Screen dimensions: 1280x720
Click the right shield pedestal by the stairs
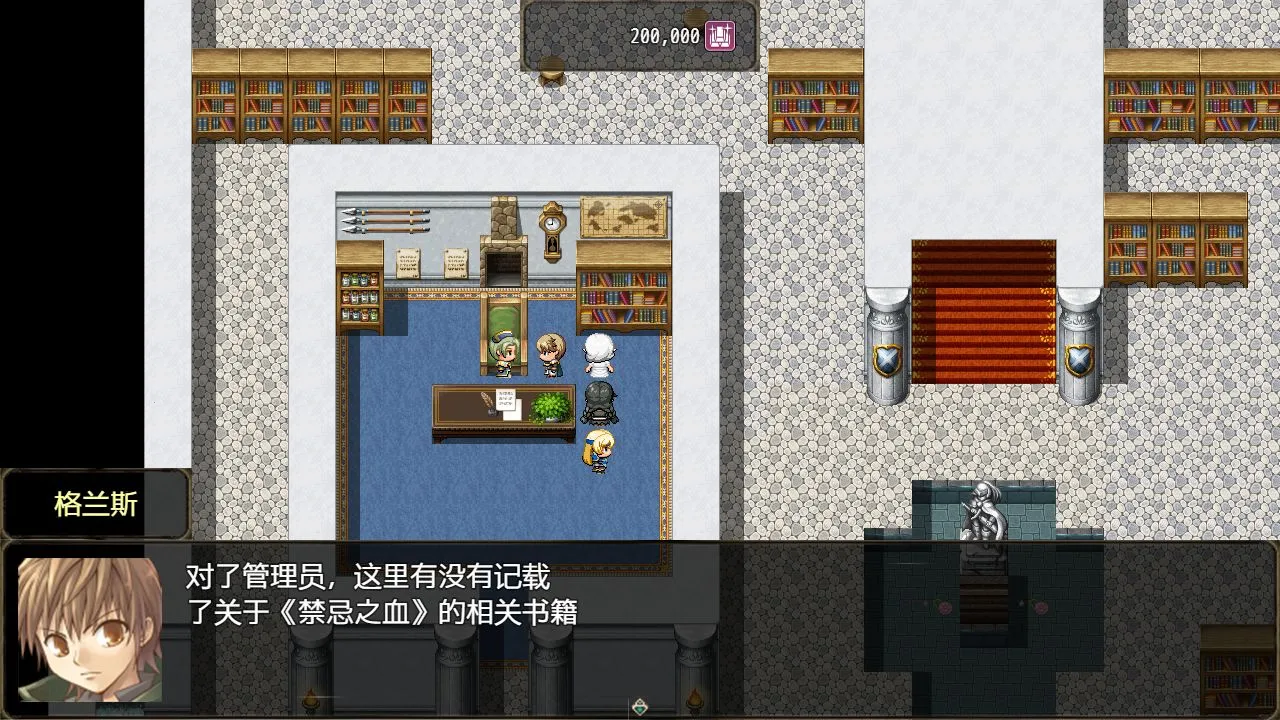click(1080, 345)
